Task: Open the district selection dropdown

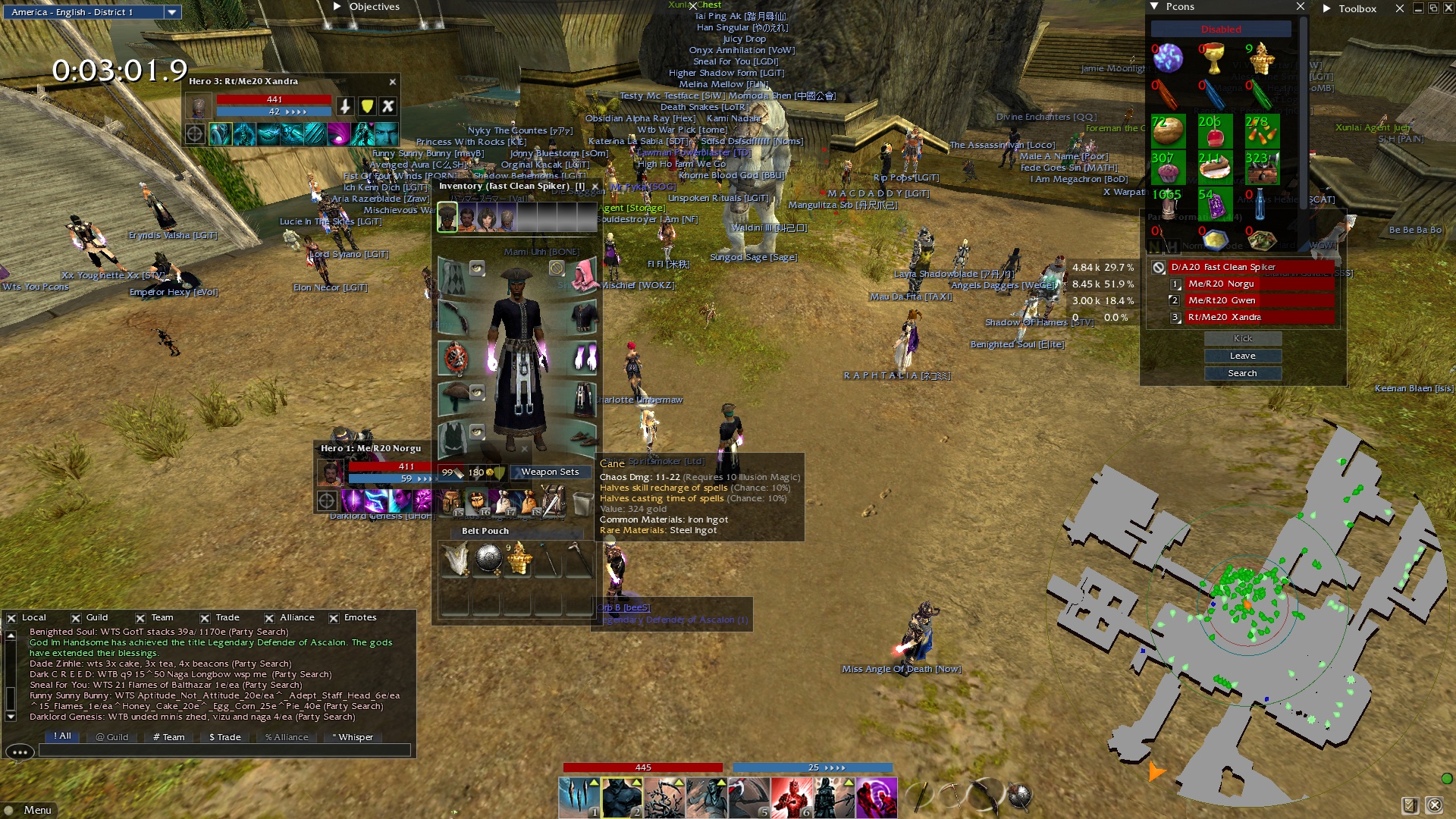Action: (172, 12)
